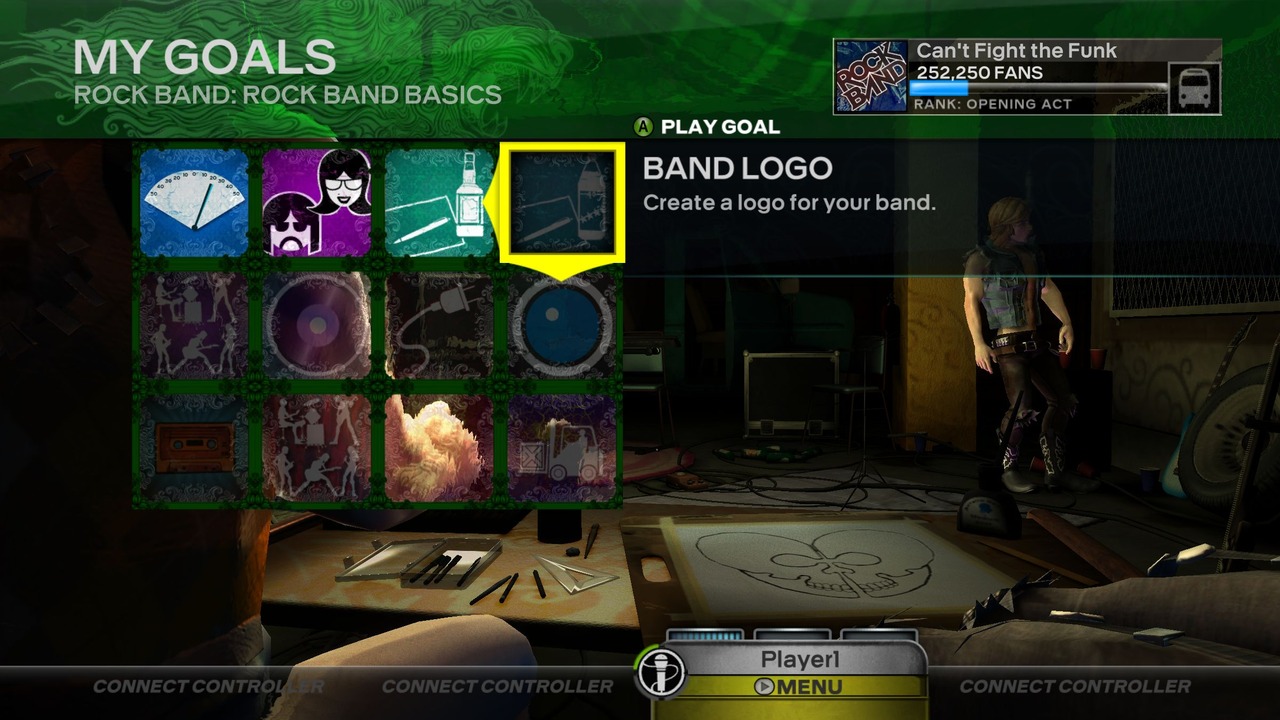
Task: Choose the blue circle goal tile
Action: 562,325
